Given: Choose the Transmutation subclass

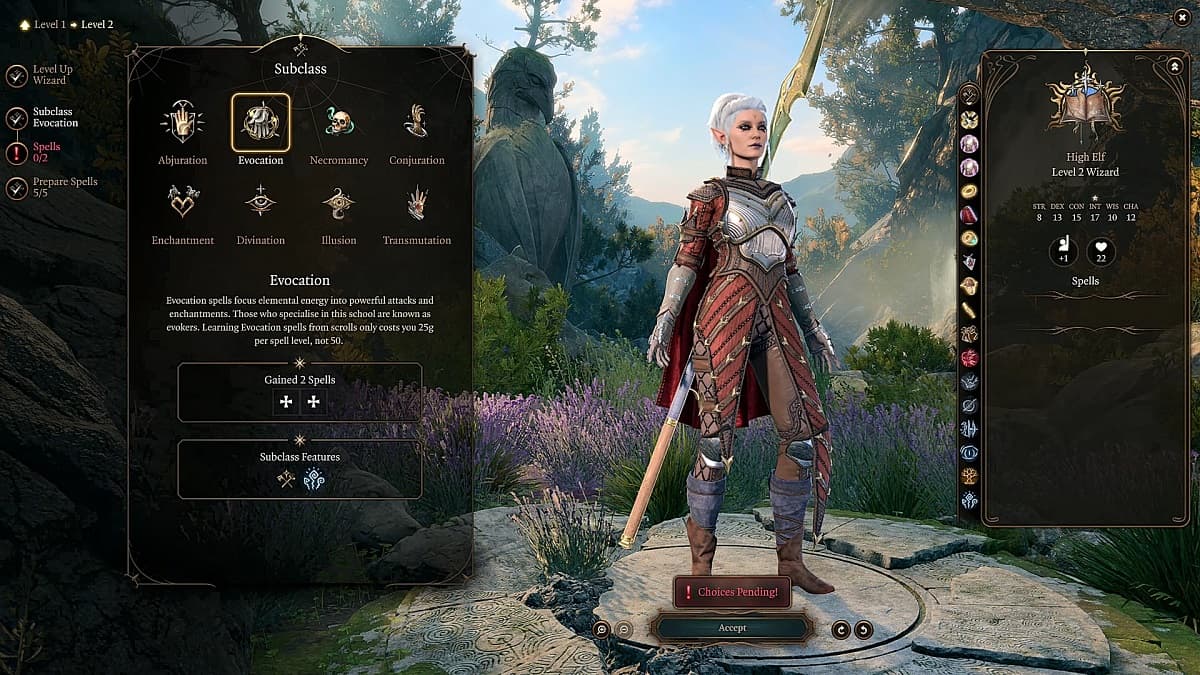Looking at the screenshot, I should click(x=416, y=202).
